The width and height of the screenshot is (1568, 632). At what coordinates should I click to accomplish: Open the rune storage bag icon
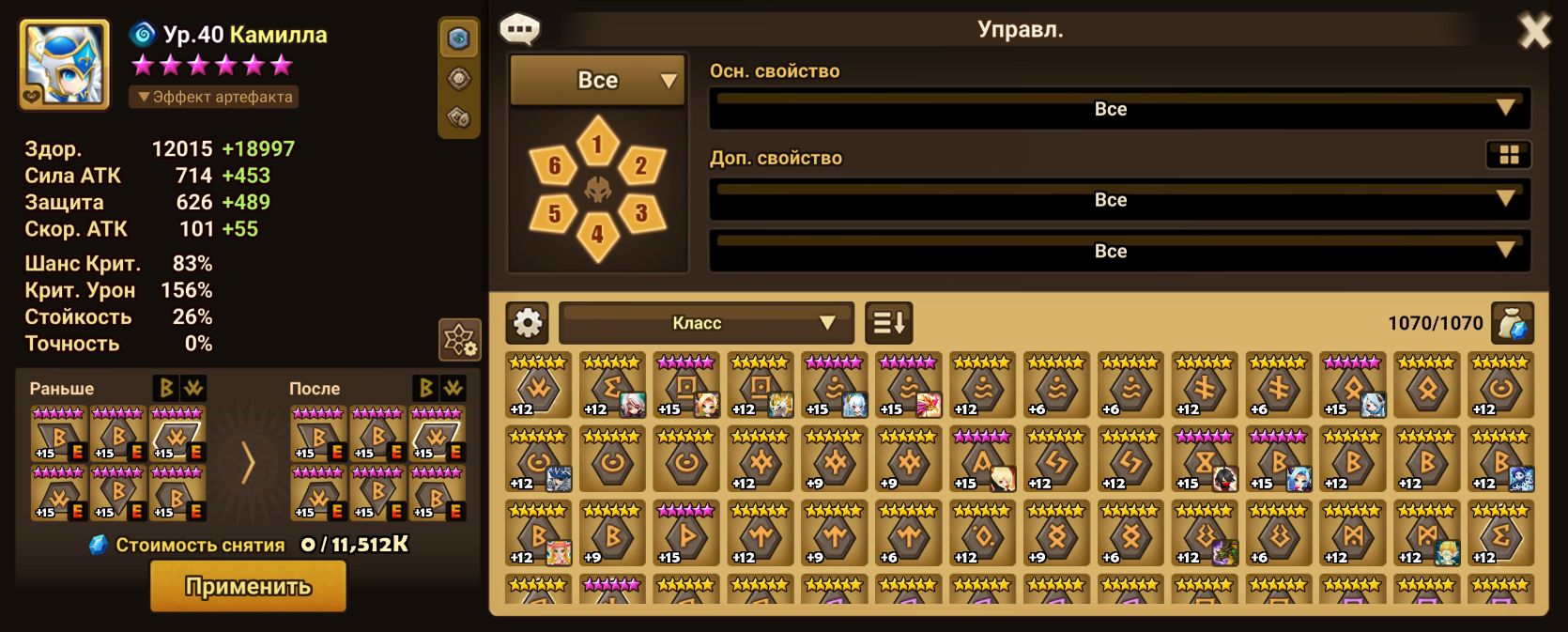point(1512,324)
